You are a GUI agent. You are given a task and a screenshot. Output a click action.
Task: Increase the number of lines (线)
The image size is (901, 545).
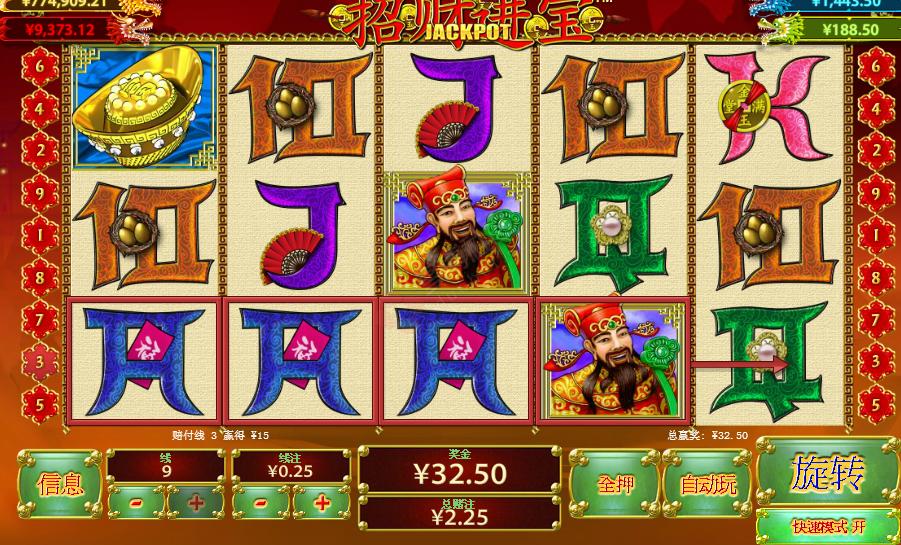[x=196, y=503]
